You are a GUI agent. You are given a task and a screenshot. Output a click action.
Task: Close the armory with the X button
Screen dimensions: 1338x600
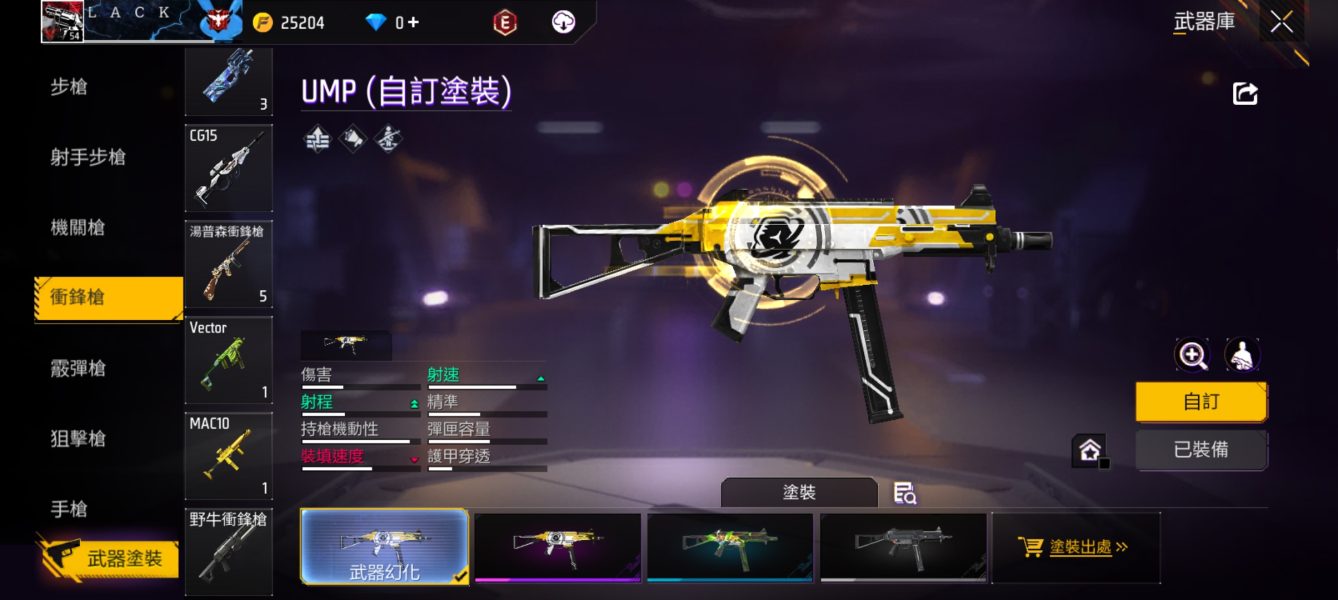[x=1282, y=22]
